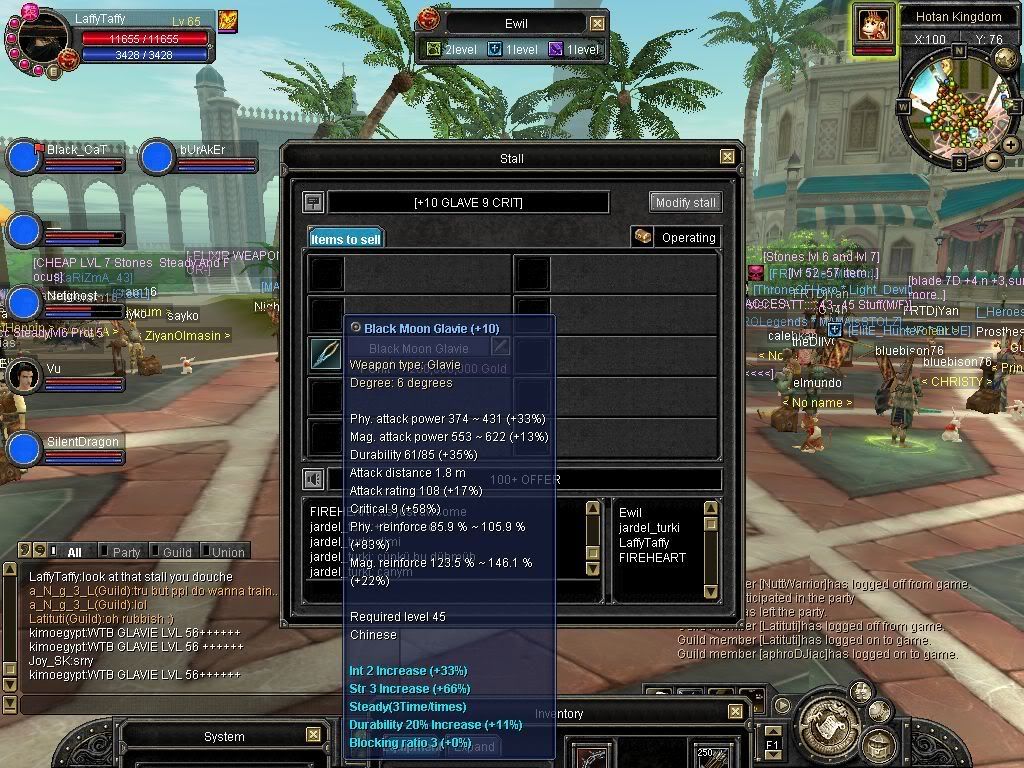Switch to the Items to sell tab
1024x768 pixels.
coord(345,239)
